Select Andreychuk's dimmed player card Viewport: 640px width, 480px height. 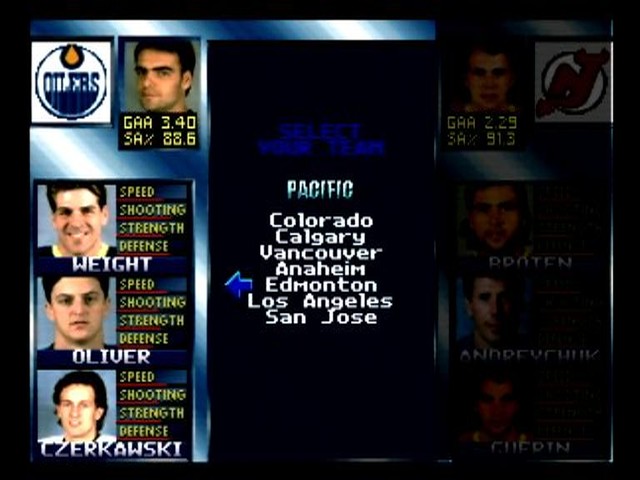pyautogui.click(x=530, y=320)
